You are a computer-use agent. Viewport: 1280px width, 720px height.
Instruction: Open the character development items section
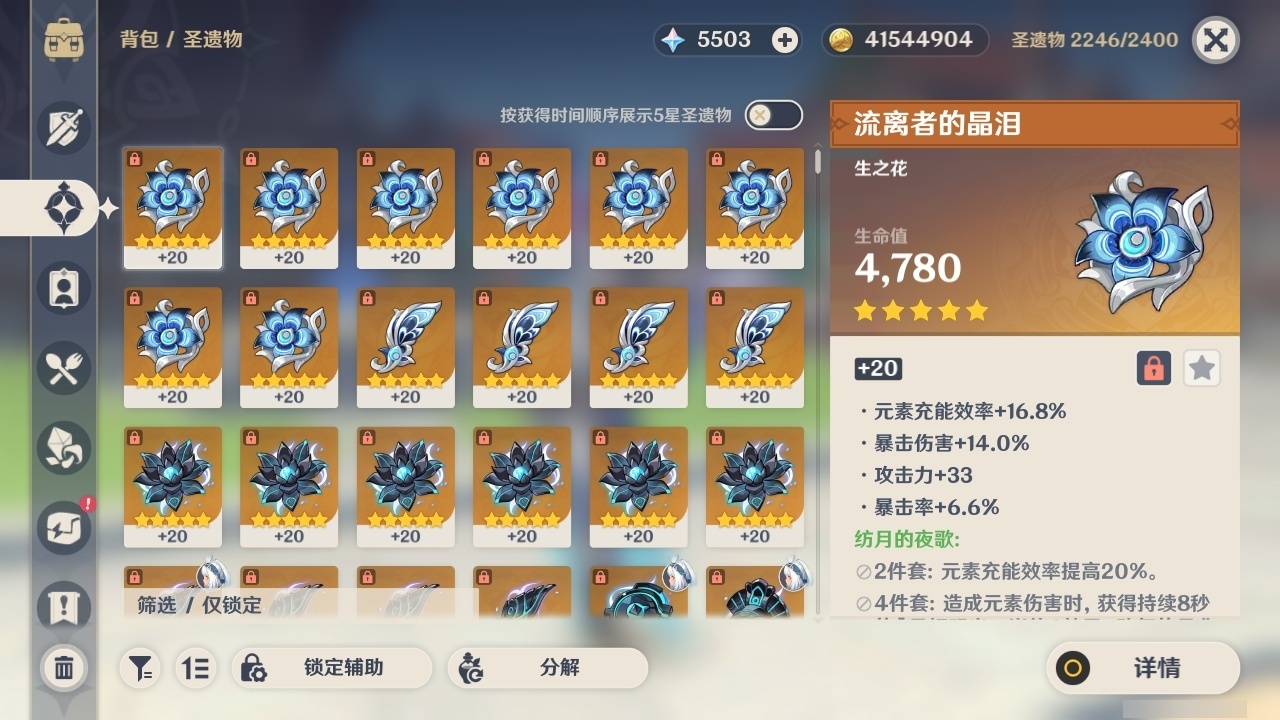(x=62, y=288)
